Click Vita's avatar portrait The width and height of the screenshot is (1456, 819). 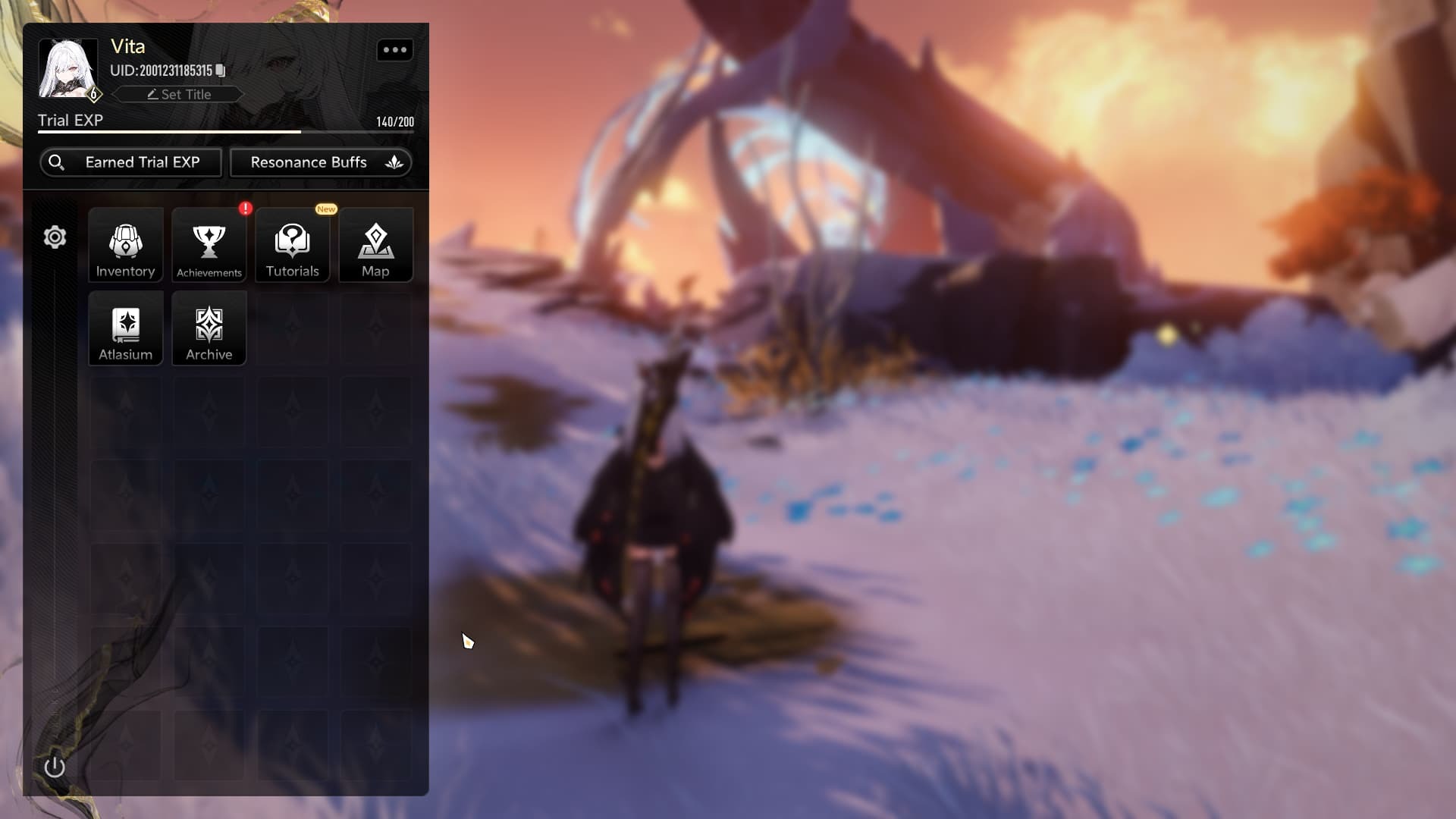[x=67, y=68]
